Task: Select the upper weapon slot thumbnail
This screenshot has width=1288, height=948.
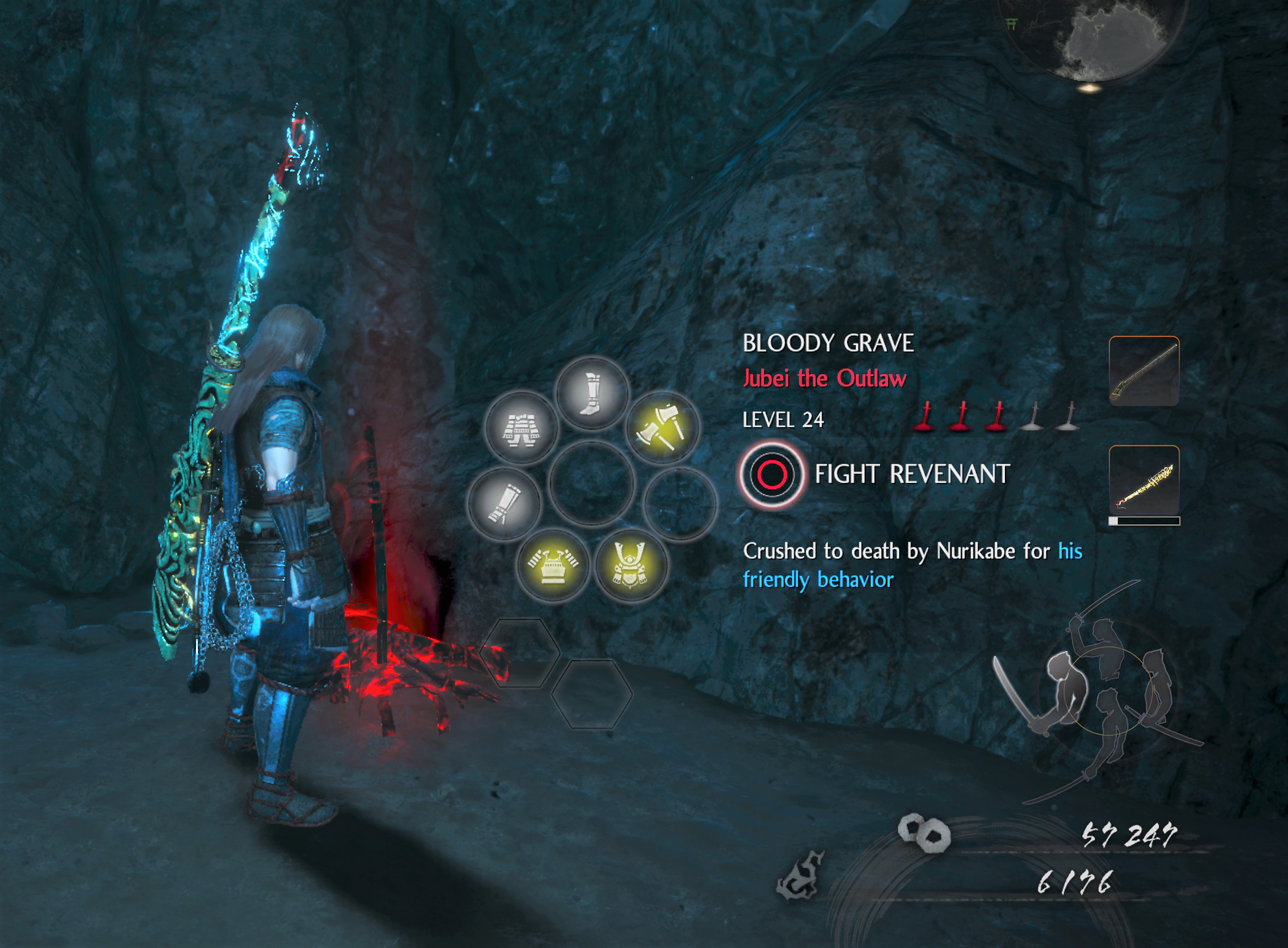Action: tap(1143, 371)
